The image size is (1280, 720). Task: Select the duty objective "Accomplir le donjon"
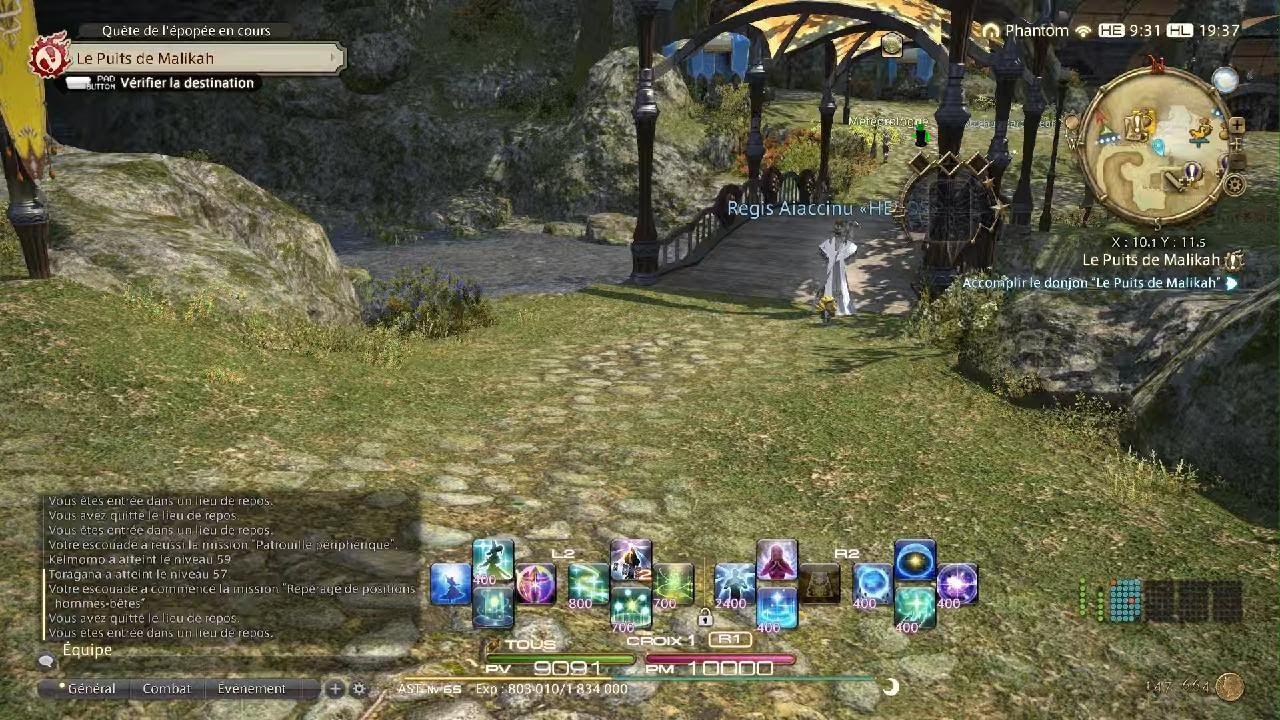pyautogui.click(x=1091, y=283)
